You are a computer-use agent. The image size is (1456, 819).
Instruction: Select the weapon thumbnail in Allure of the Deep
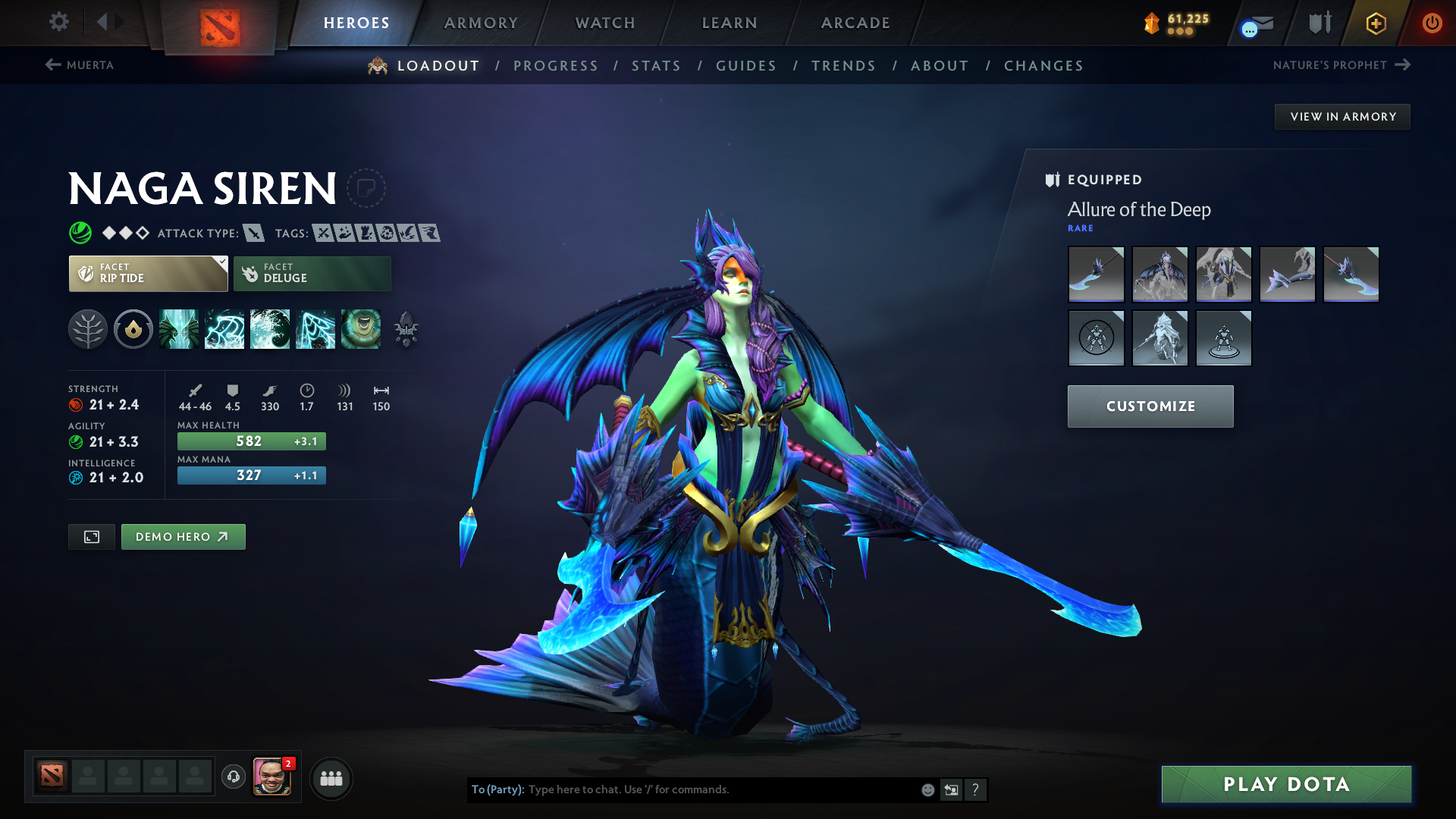tap(1096, 275)
